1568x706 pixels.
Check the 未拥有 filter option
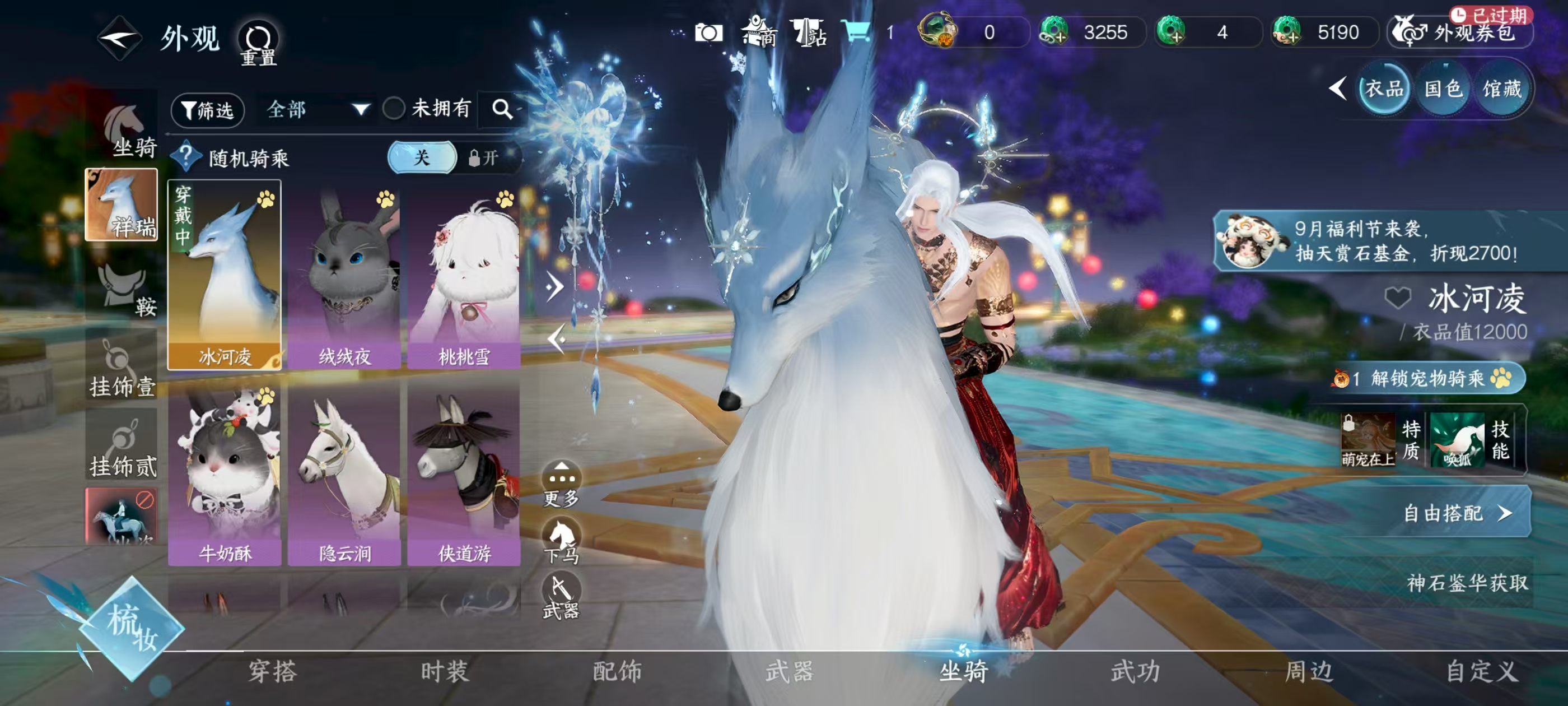394,108
